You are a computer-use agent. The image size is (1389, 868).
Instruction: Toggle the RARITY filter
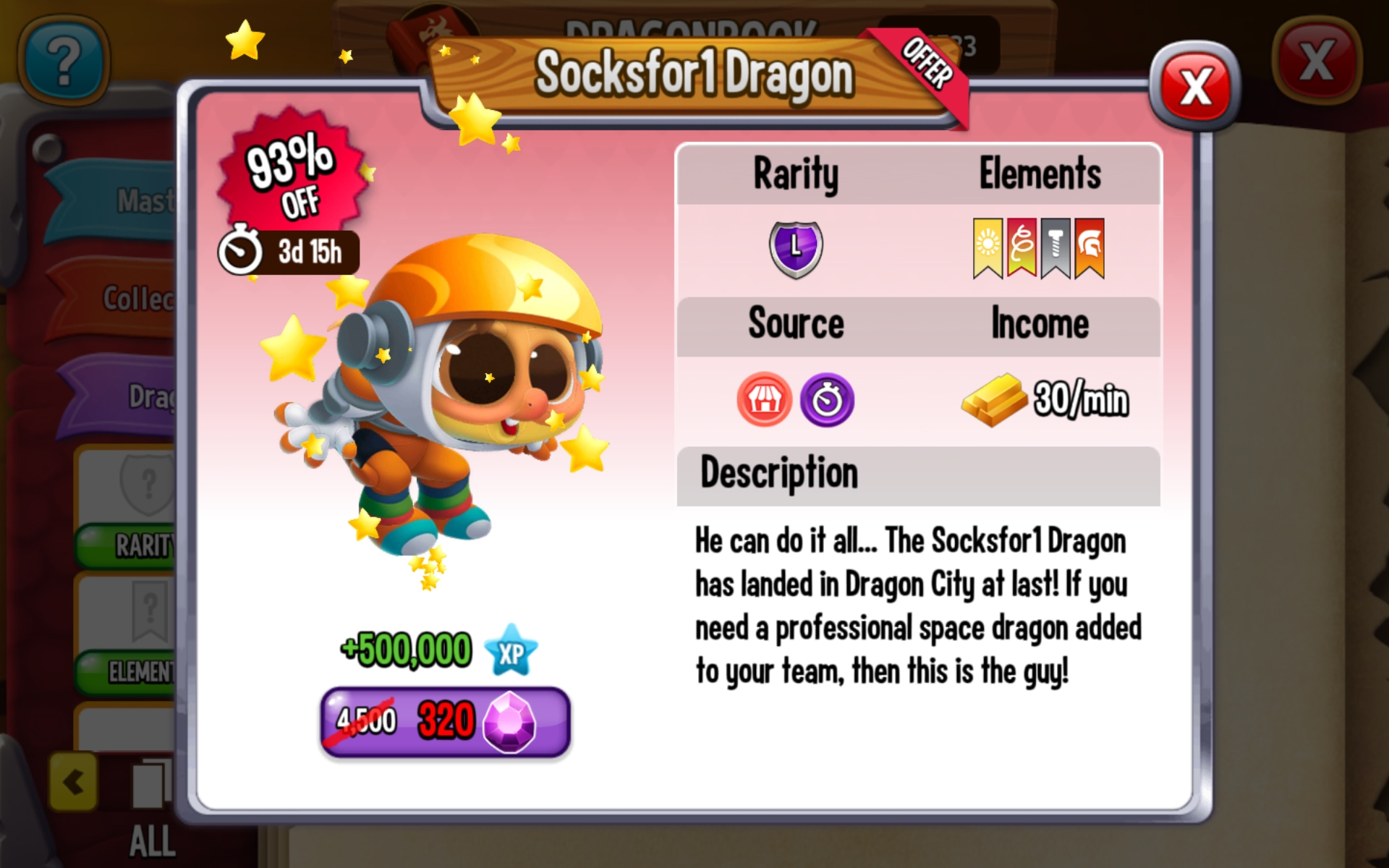point(148,545)
